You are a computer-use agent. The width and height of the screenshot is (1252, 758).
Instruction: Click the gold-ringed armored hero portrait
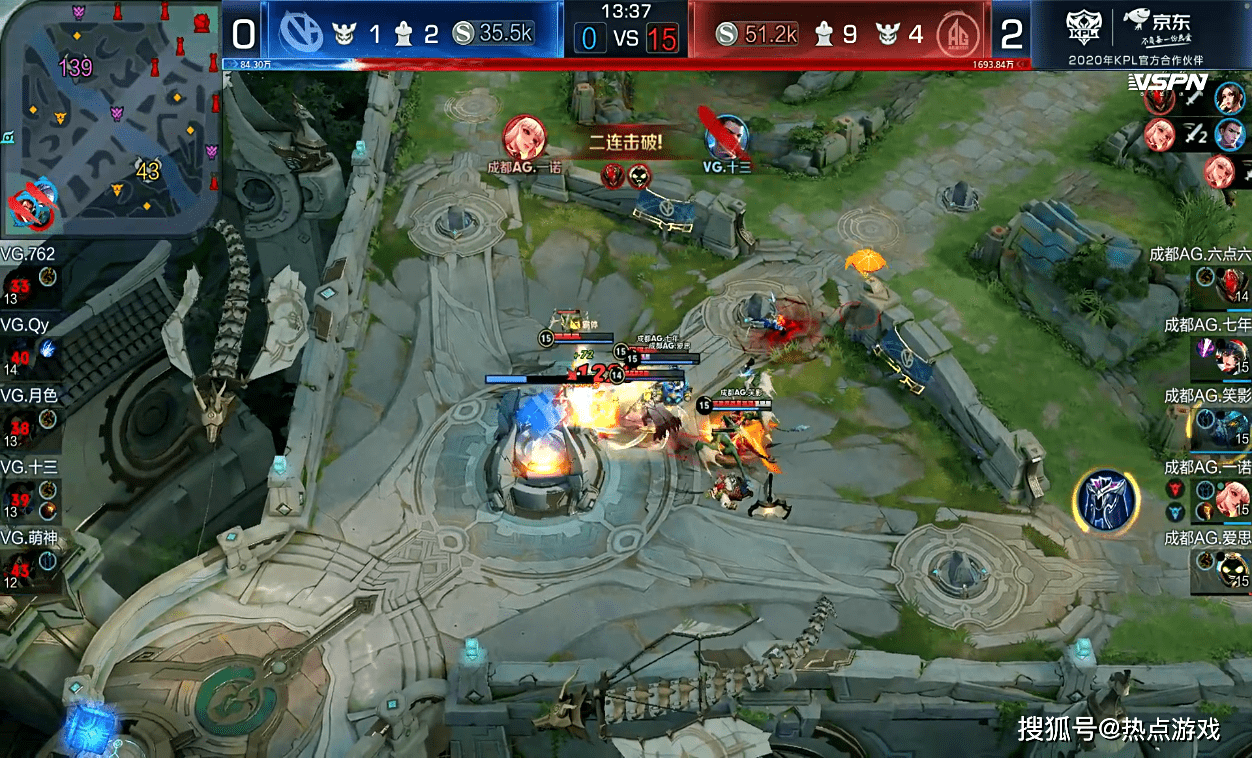[x=1107, y=498]
